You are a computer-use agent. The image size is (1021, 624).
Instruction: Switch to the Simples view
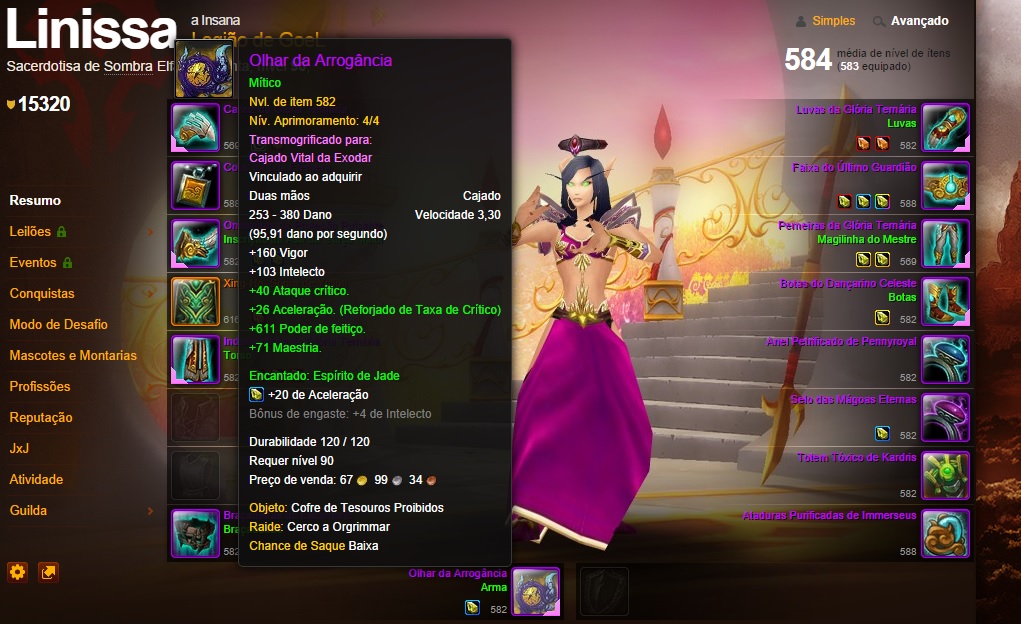tap(833, 21)
